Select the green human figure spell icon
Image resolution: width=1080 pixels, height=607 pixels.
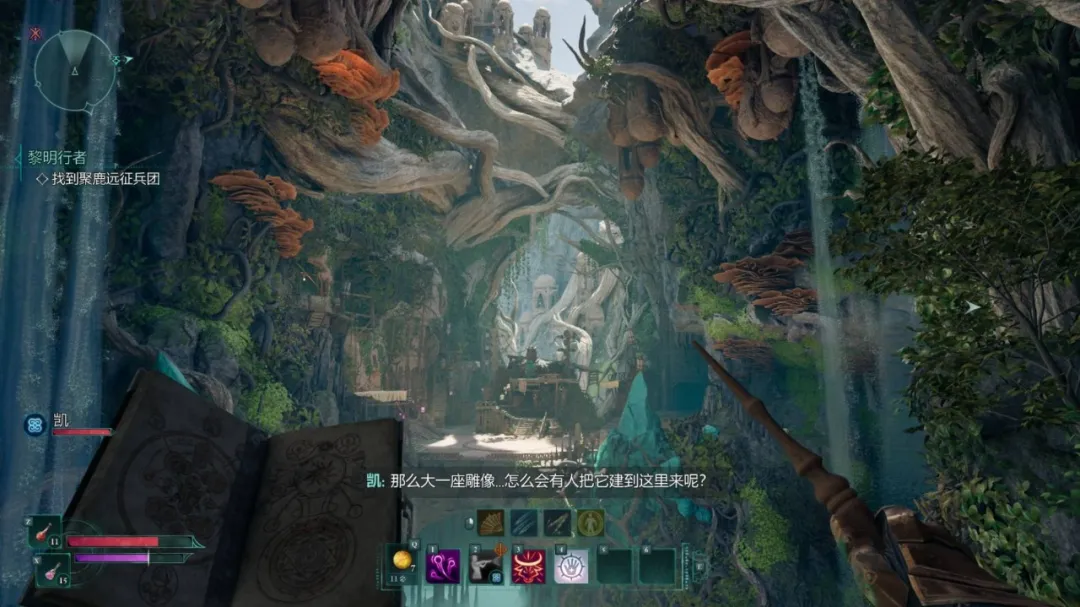[x=590, y=522]
